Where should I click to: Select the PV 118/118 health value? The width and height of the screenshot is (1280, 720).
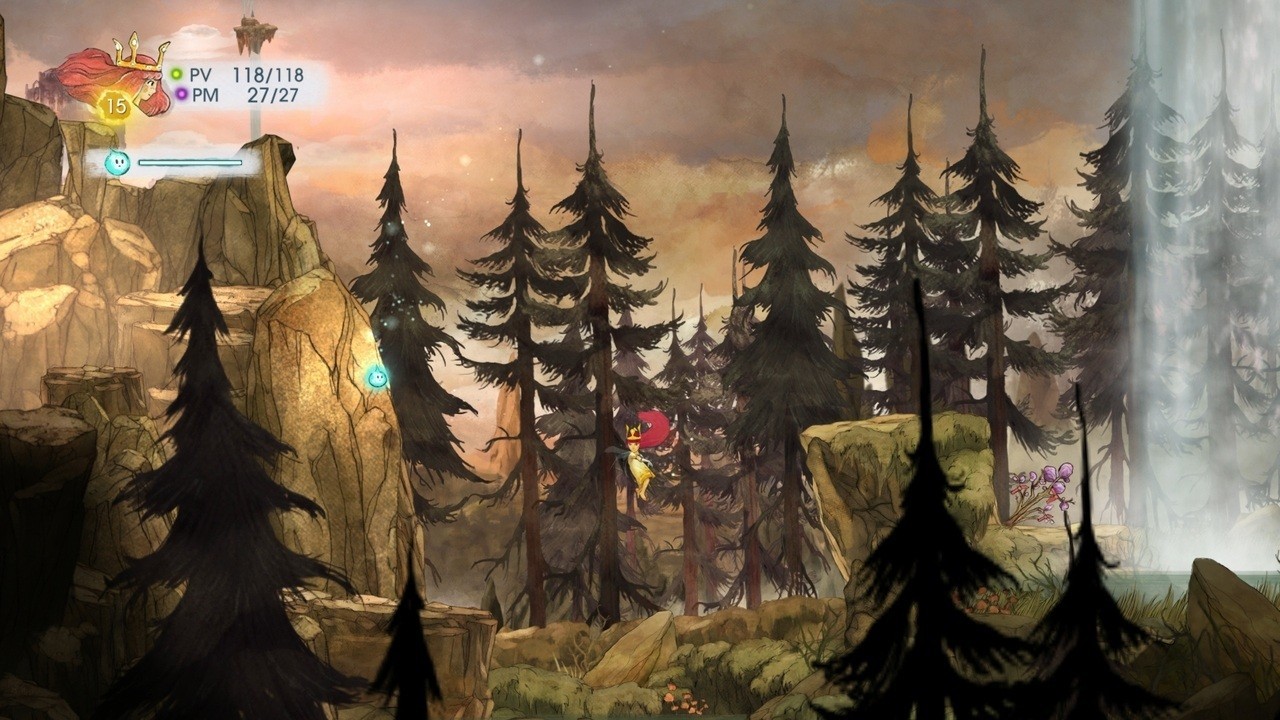pyautogui.click(x=270, y=74)
